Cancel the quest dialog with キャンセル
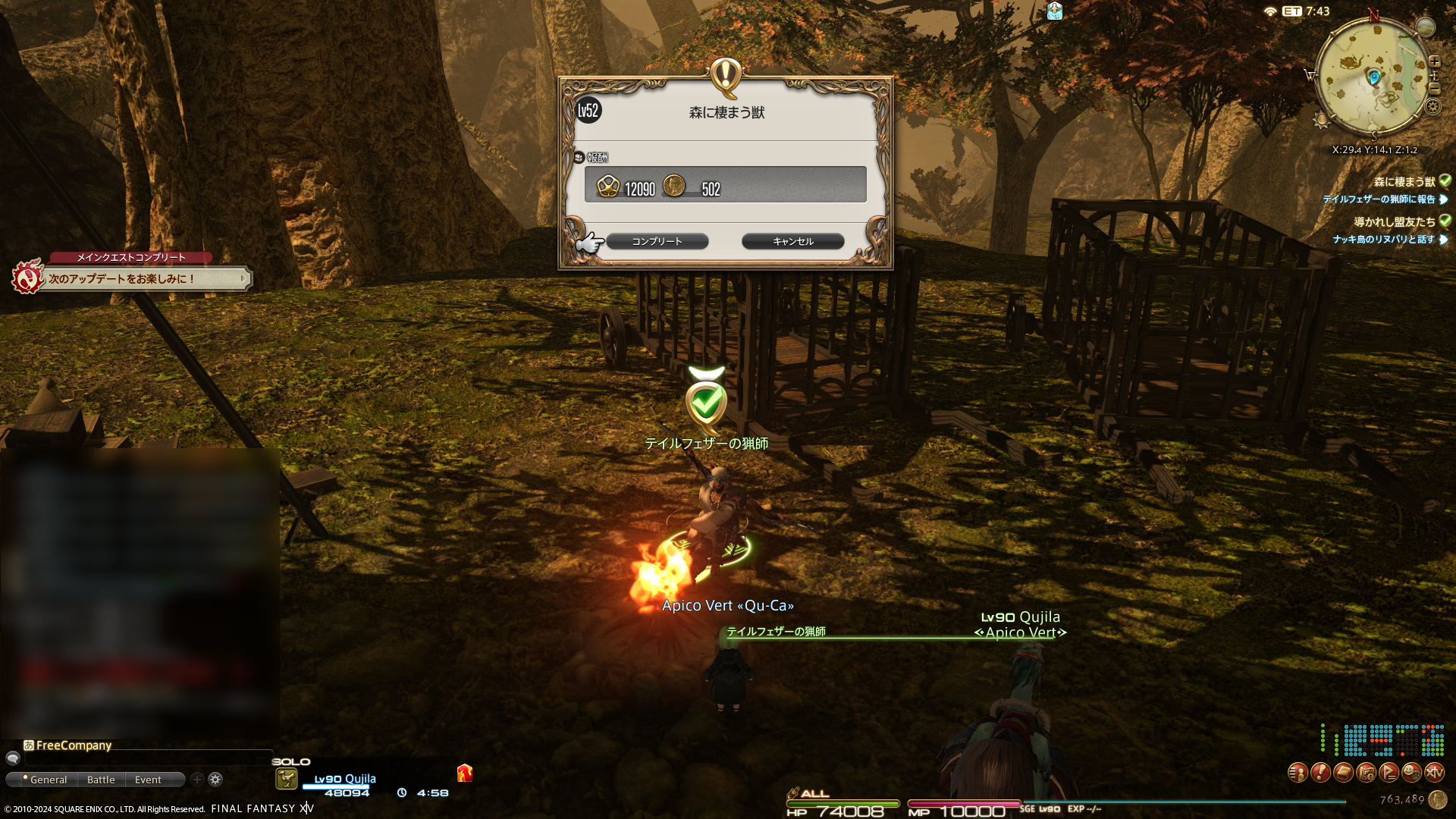Viewport: 1456px width, 819px height. (792, 241)
